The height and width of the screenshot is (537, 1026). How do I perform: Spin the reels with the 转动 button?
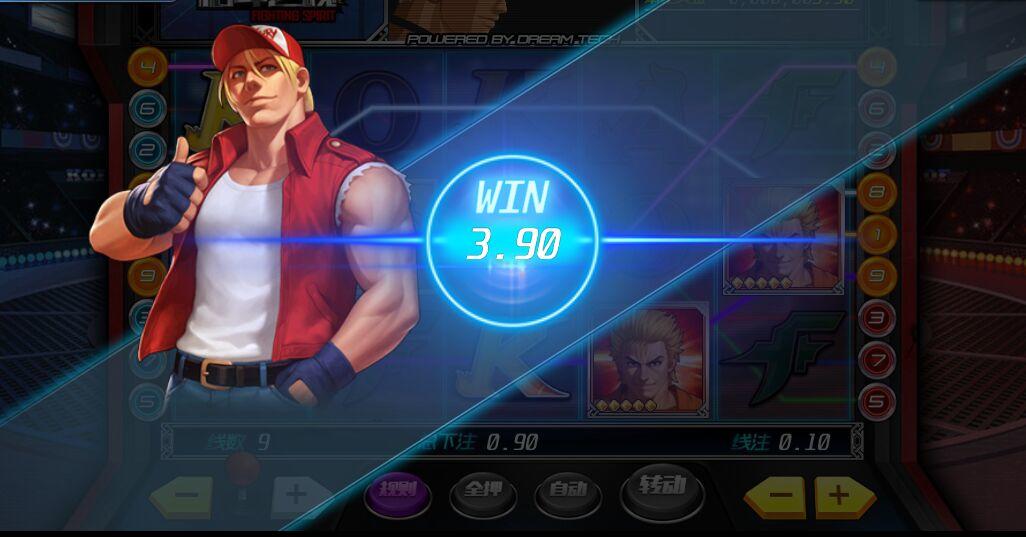(x=661, y=488)
